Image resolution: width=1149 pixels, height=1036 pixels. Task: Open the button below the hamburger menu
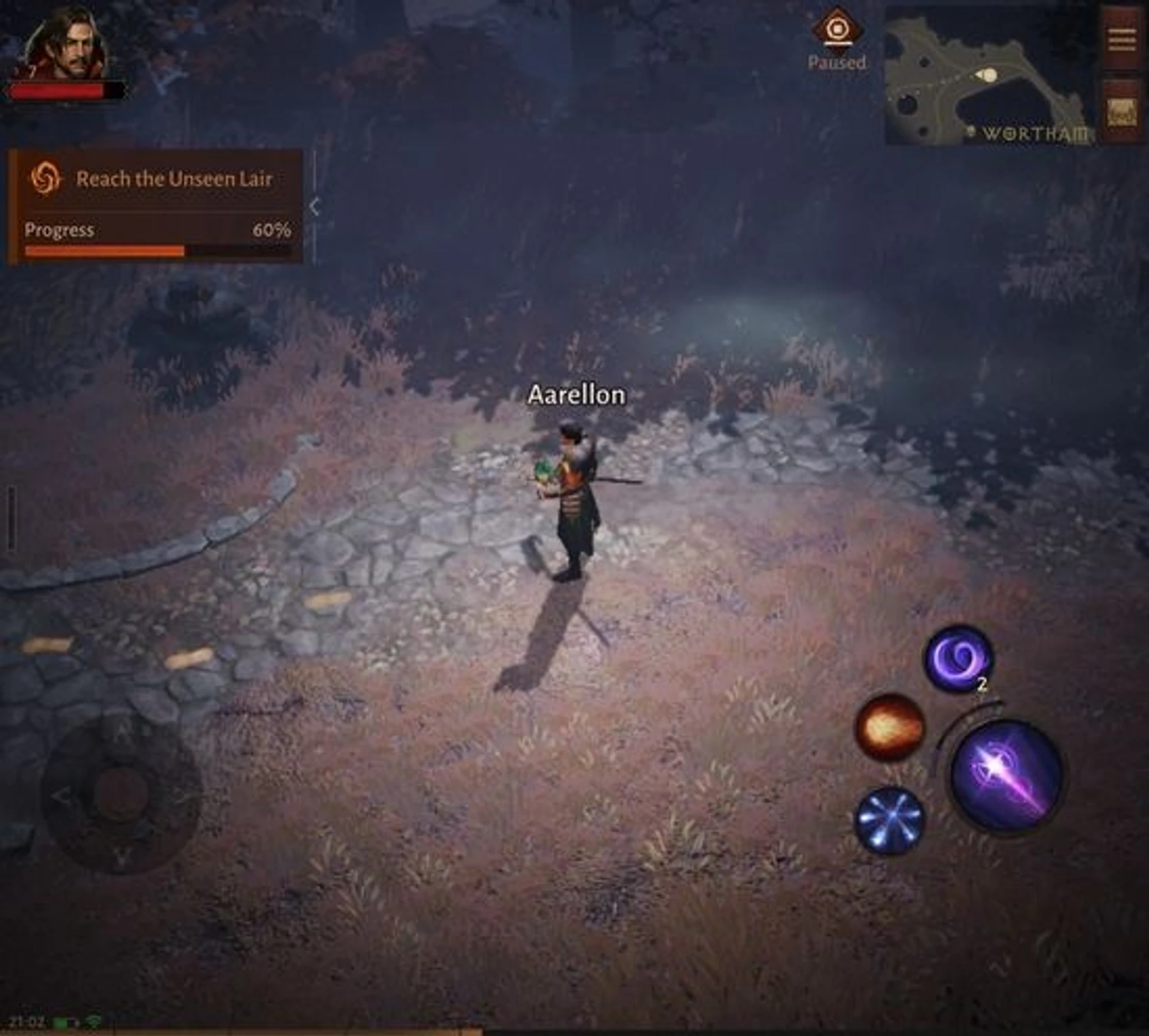pos(1121,112)
